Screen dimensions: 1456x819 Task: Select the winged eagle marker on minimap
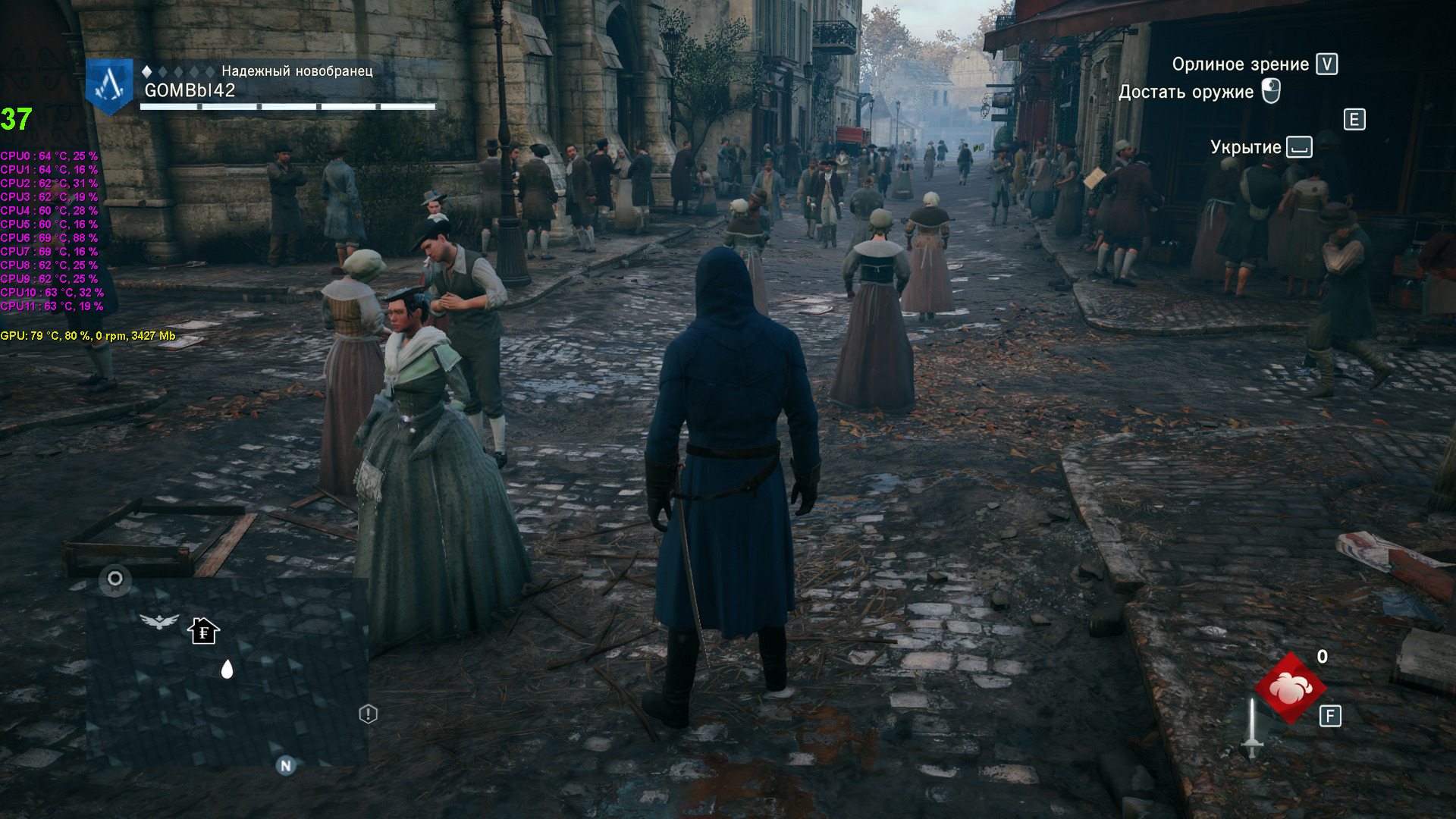point(159,622)
